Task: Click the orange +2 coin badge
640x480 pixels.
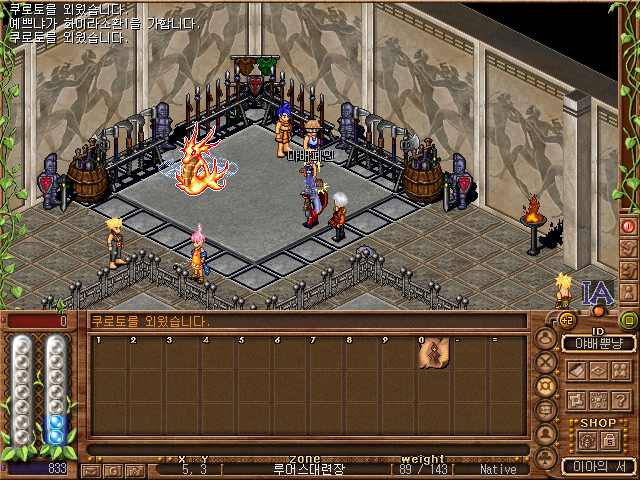Action: 566,320
